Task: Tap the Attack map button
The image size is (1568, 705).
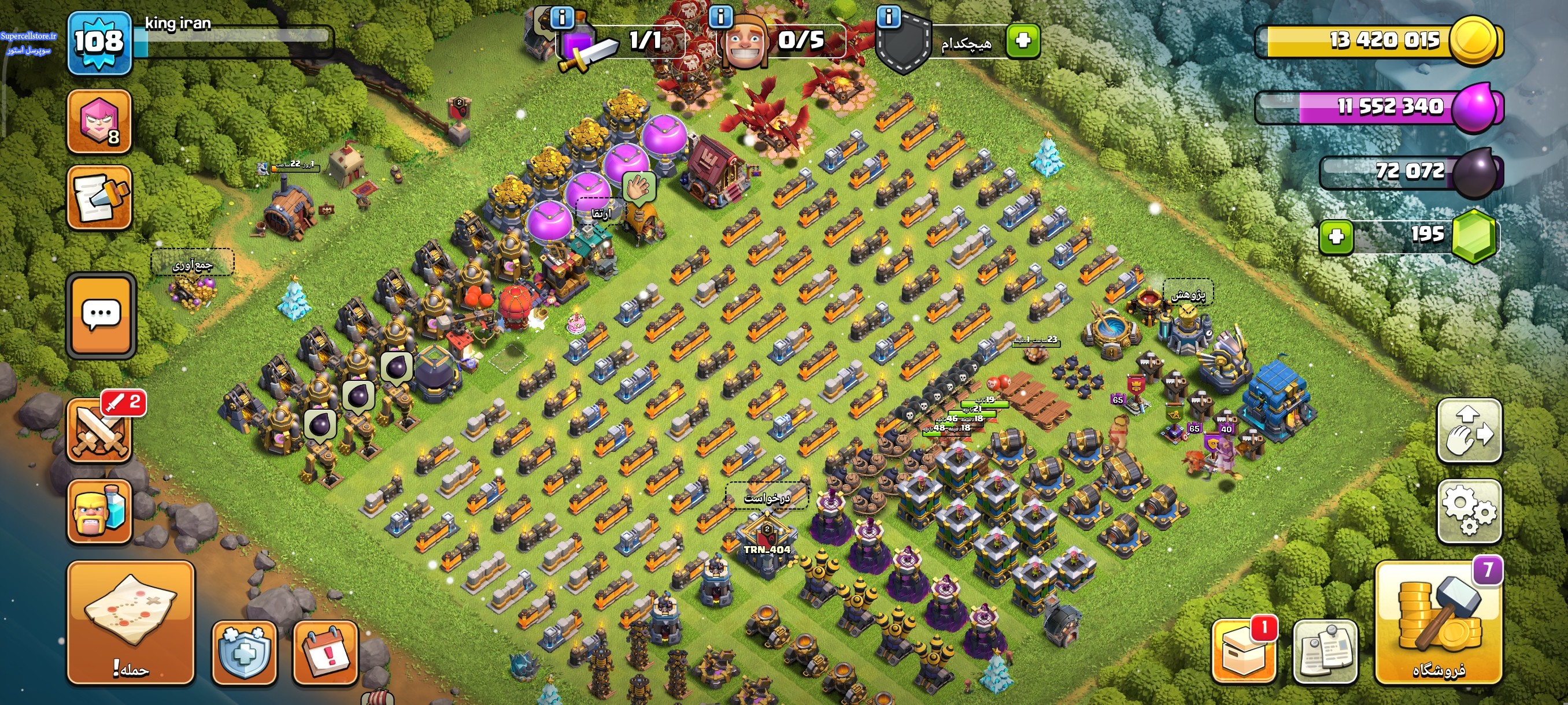Action: [x=130, y=622]
